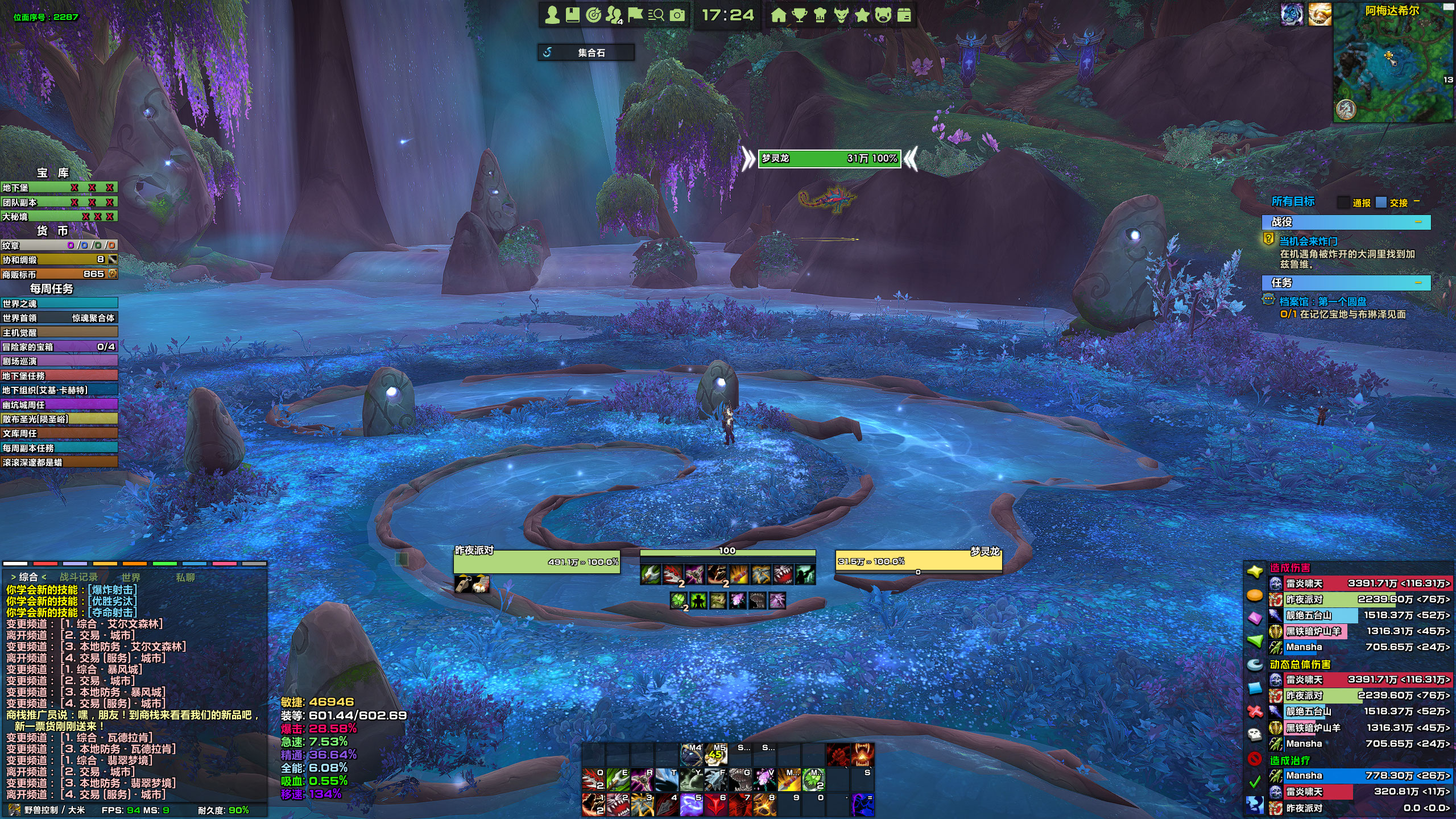
Task: Open the 档案馆：第一个圆盘 quest entry
Action: coord(1323,301)
